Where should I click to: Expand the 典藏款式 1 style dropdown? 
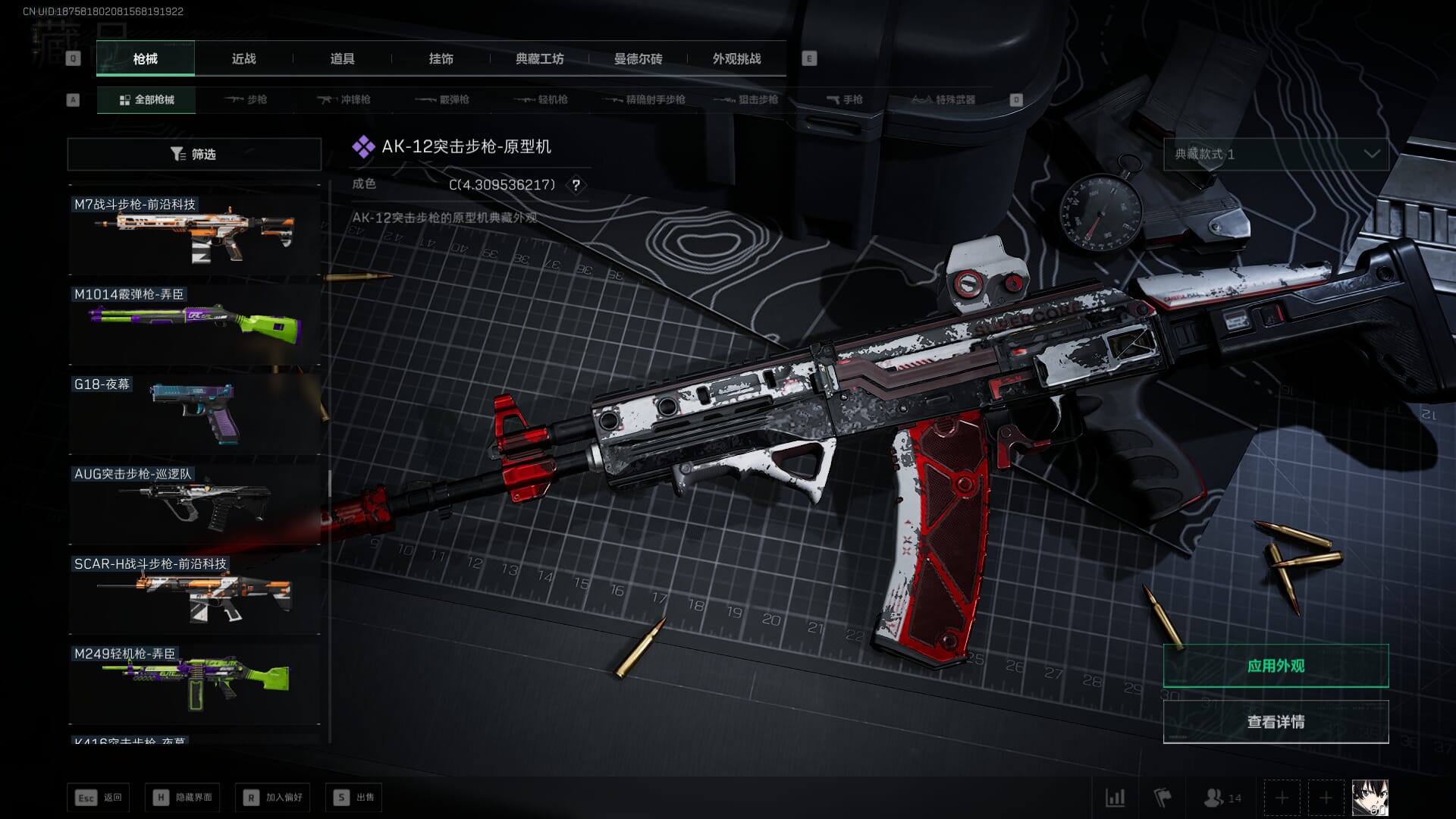coord(1276,154)
